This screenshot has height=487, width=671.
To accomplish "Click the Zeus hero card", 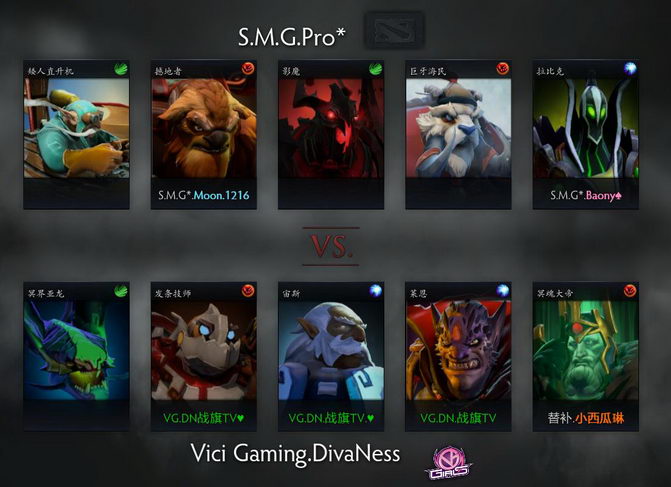I will pyautogui.click(x=331, y=352).
